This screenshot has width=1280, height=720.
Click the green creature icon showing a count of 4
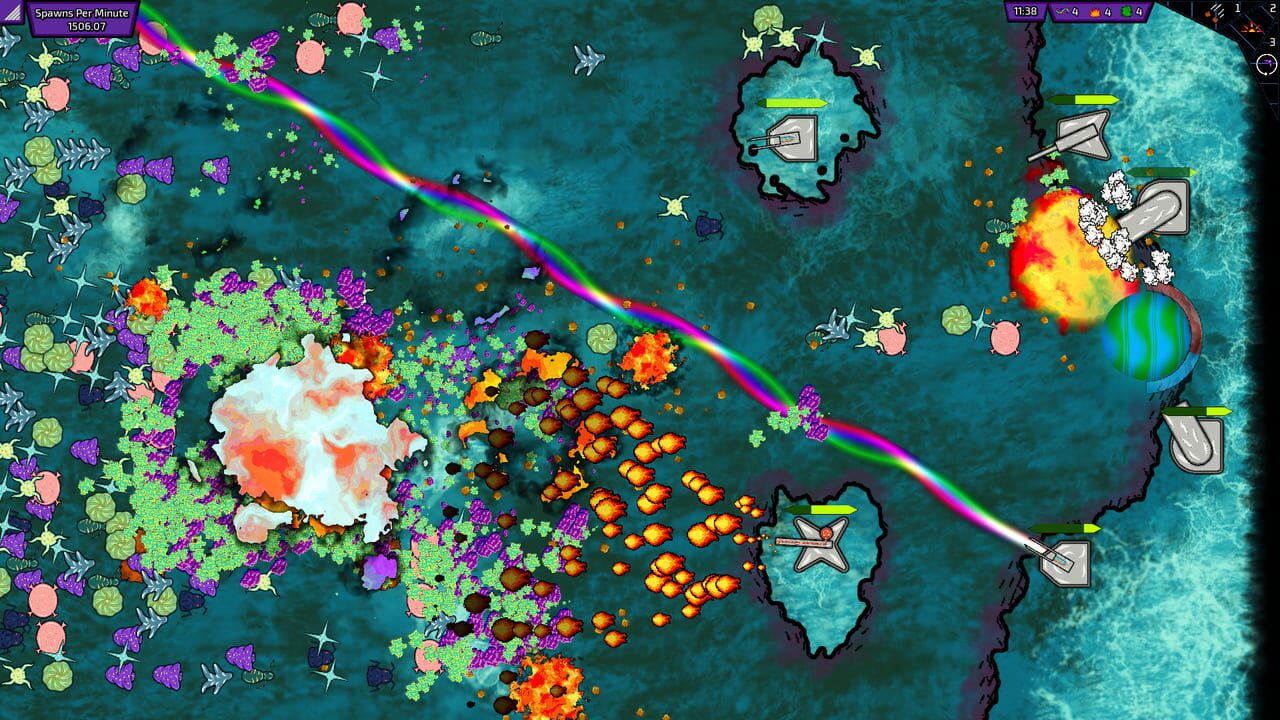[x=1125, y=12]
